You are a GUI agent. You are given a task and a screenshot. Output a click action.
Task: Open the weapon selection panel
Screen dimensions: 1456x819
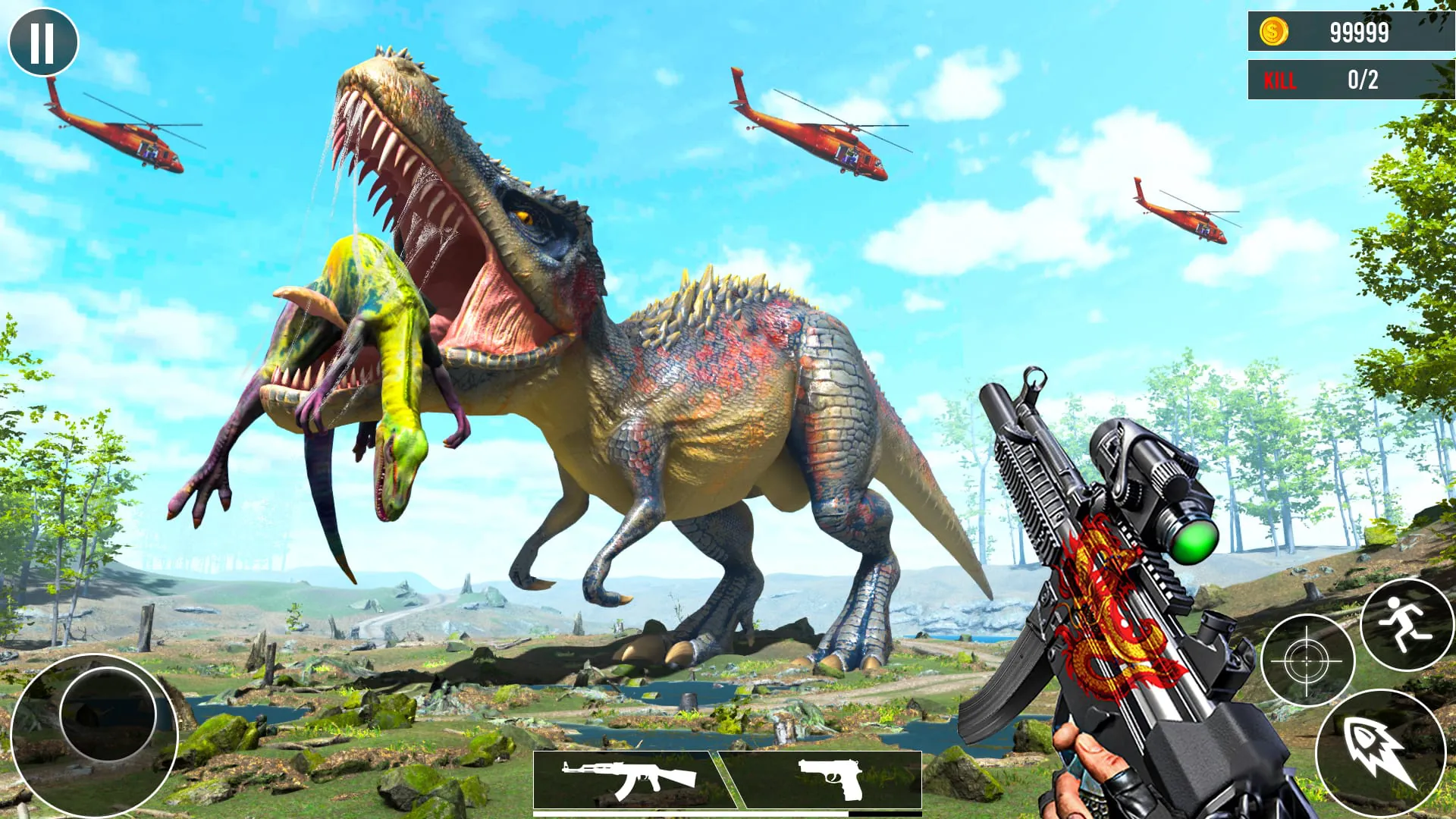[x=728, y=779]
